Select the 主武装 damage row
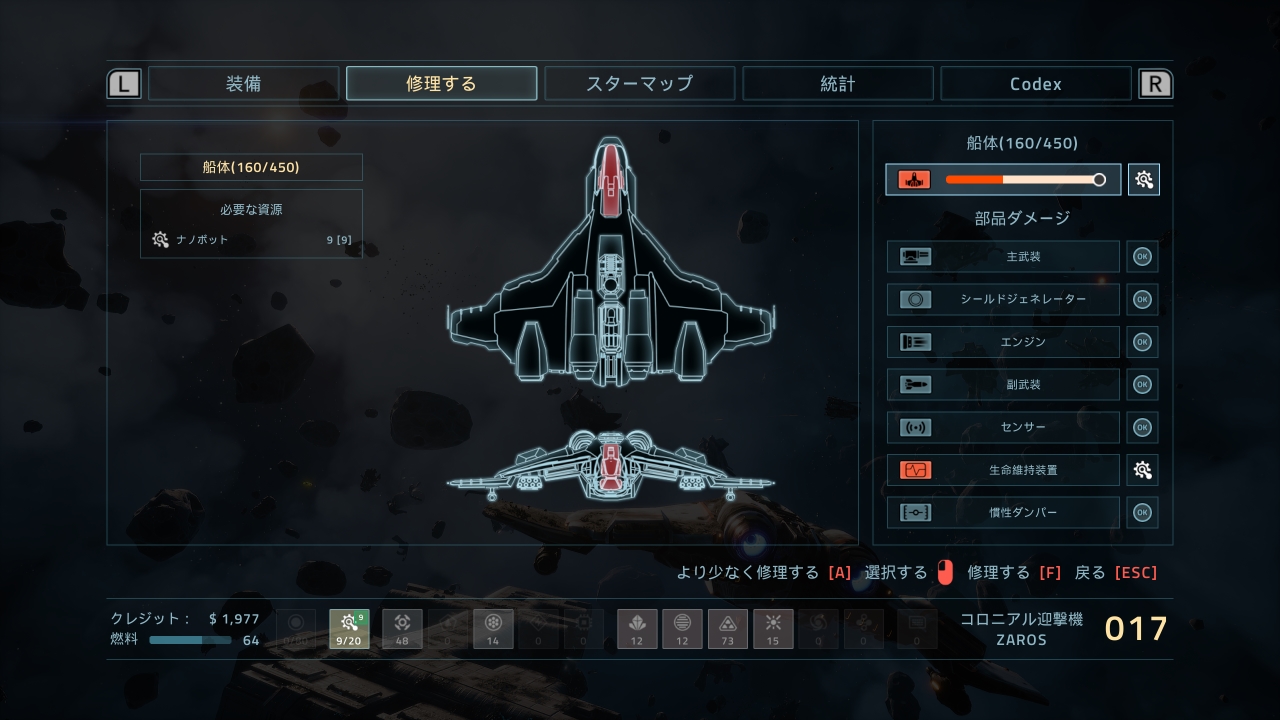Screen dimensions: 1280x720 coord(1003,257)
